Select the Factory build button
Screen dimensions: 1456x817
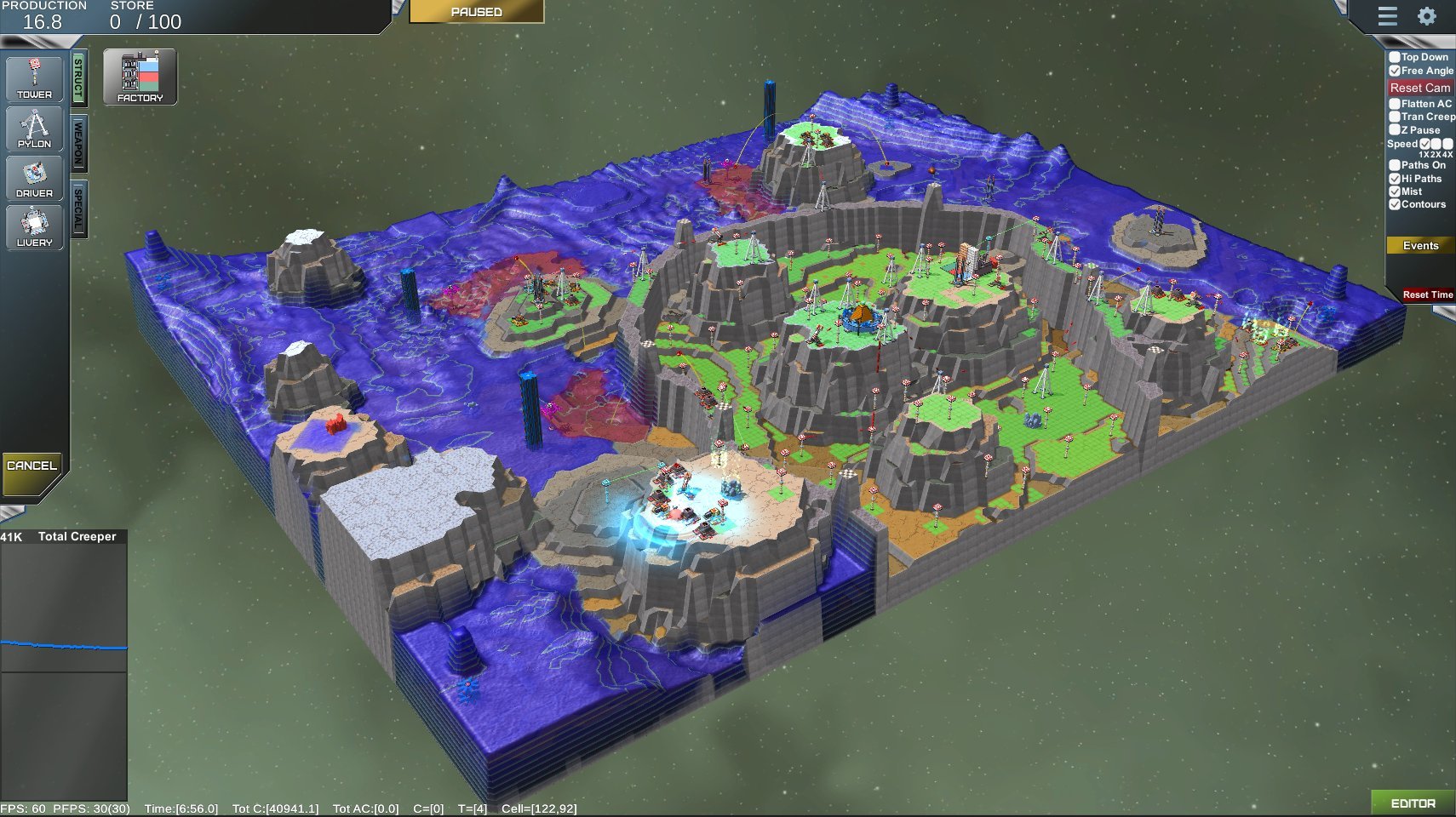coord(140,77)
